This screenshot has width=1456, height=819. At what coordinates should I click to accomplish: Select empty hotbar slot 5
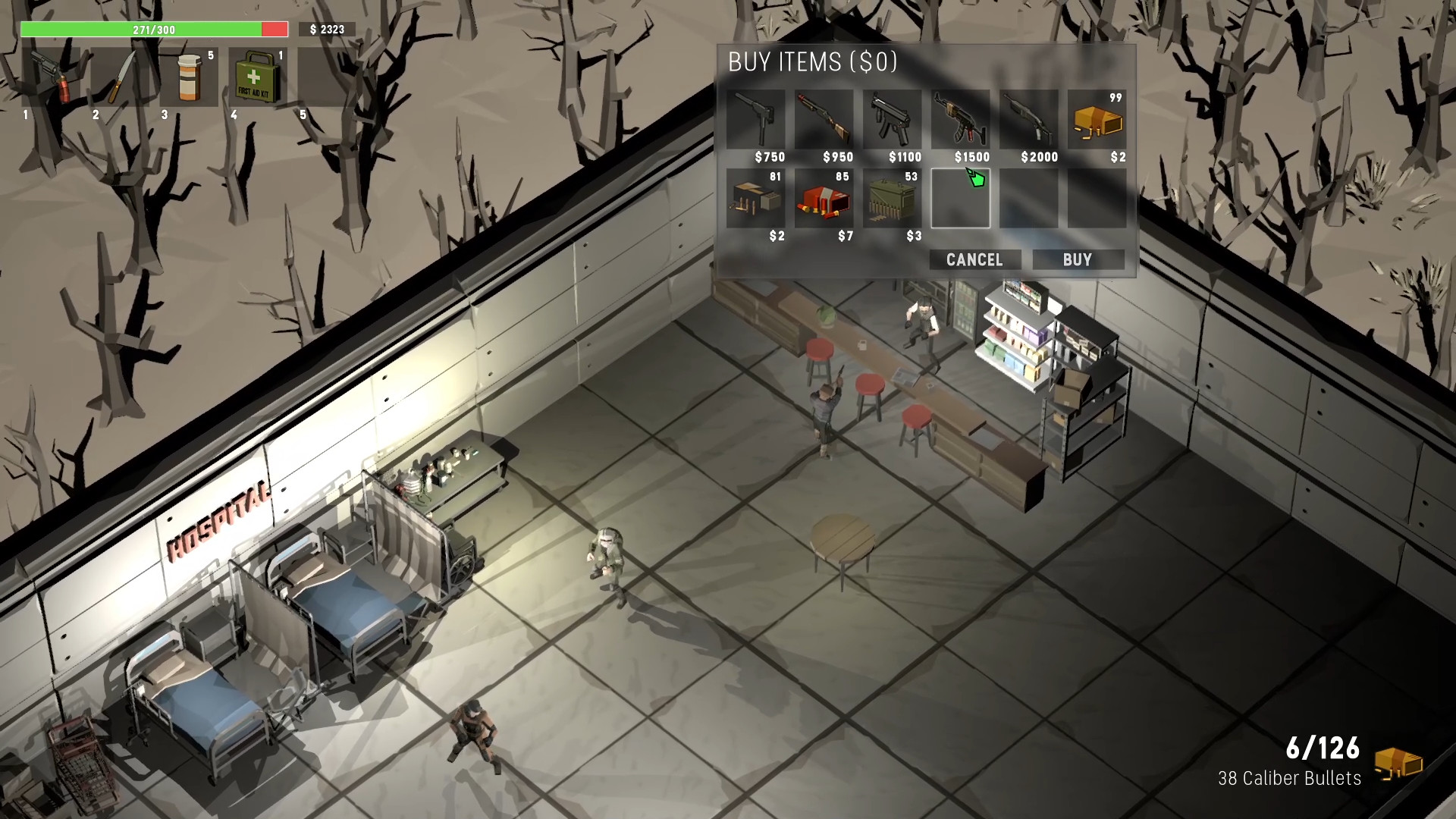click(x=324, y=78)
